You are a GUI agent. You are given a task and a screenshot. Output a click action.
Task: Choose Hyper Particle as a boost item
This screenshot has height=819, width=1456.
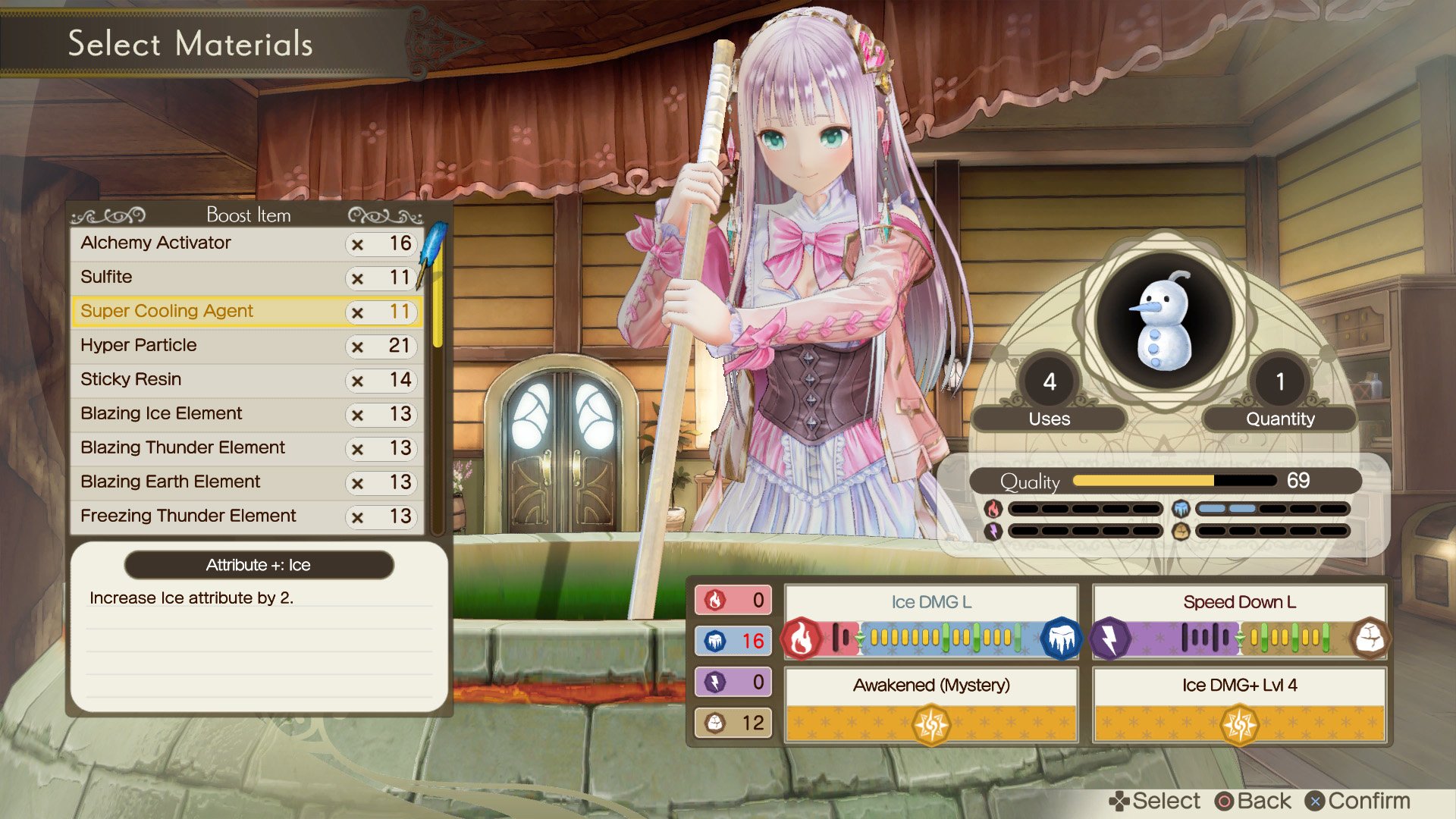139,345
